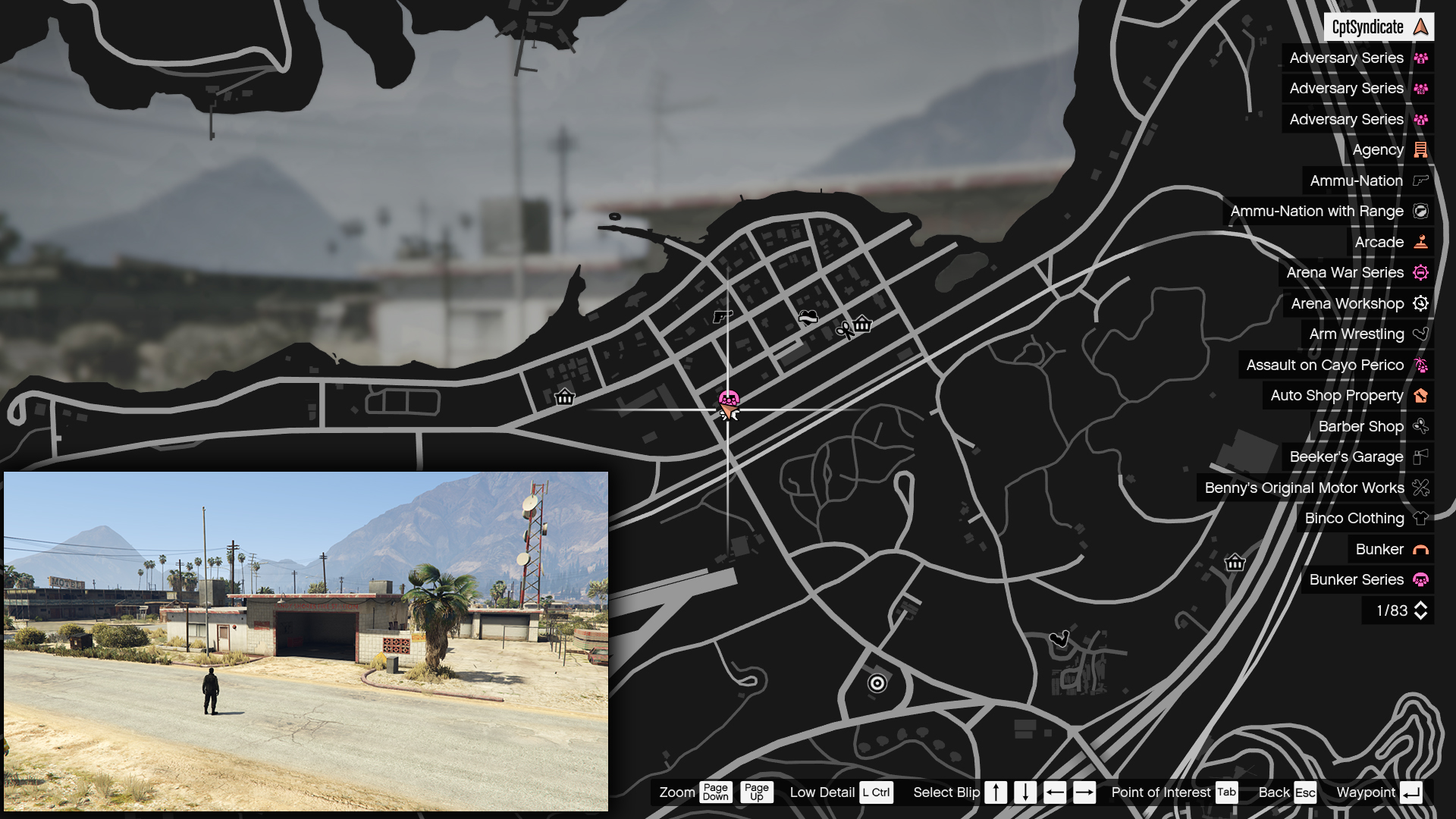Click the Binco Clothing t-shirt icon

(x=1420, y=519)
